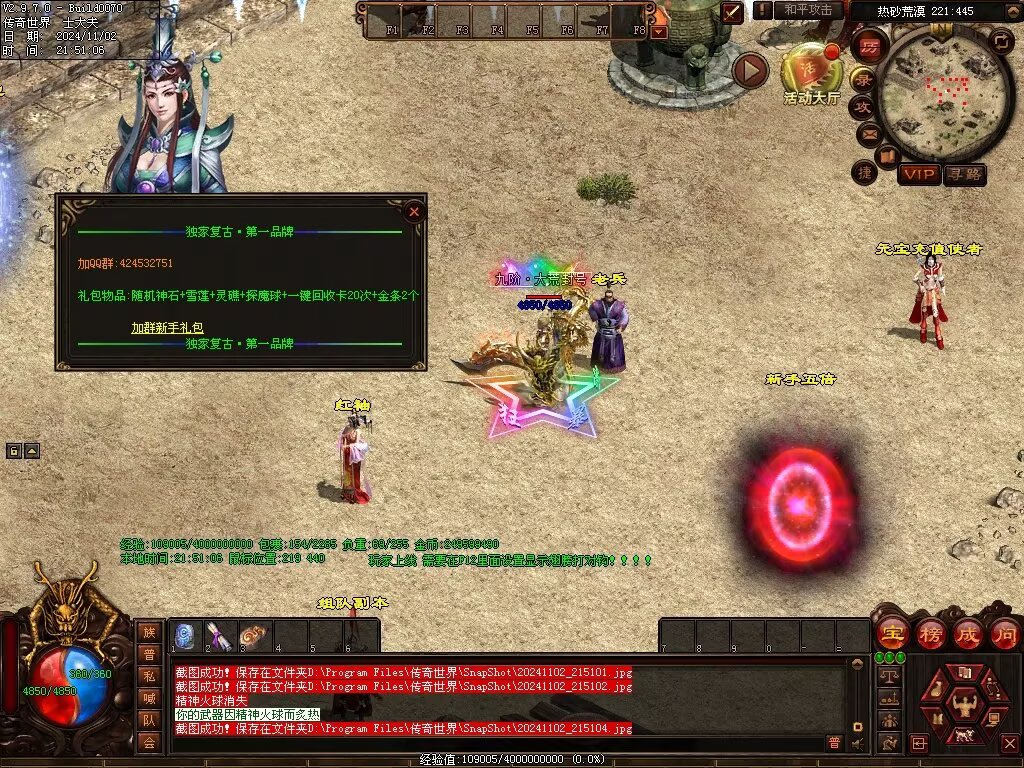This screenshot has height=768, width=1024.
Task: Switch to the 喊 shout chat channel
Action: pos(149,698)
